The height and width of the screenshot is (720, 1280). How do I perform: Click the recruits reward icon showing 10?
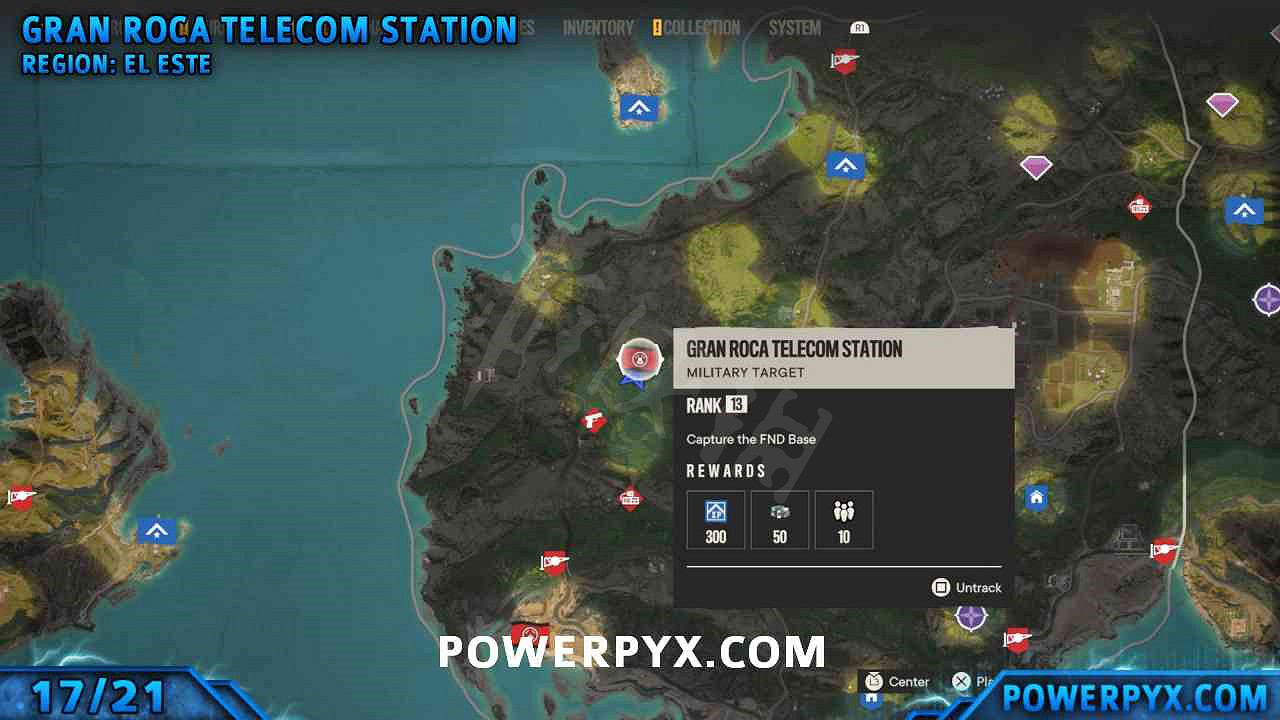[843, 519]
